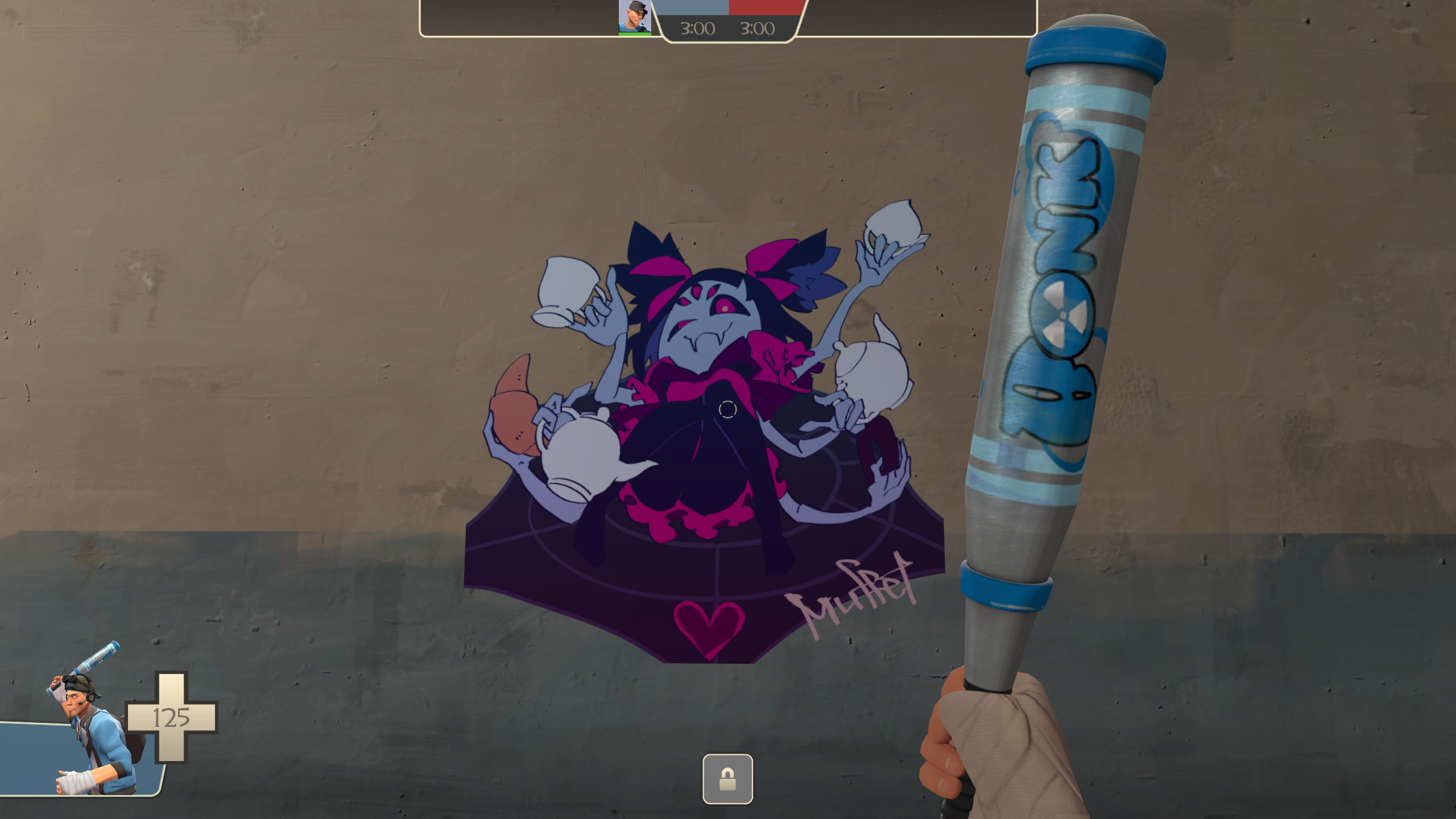This screenshot has width=1456, height=819.
Task: Open the red team timer reading 3:00
Action: click(759, 28)
